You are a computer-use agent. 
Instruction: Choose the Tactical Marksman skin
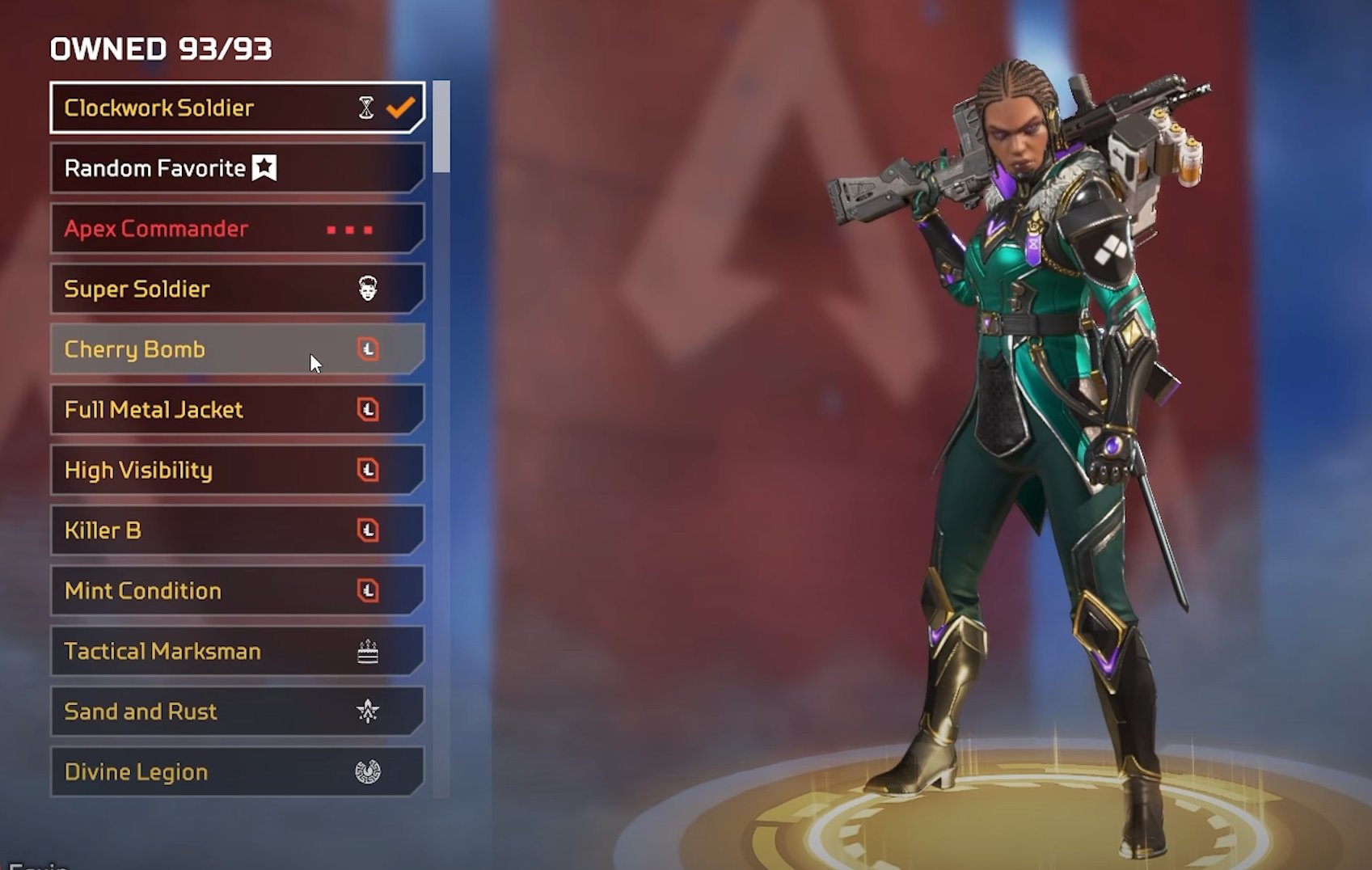coord(236,651)
